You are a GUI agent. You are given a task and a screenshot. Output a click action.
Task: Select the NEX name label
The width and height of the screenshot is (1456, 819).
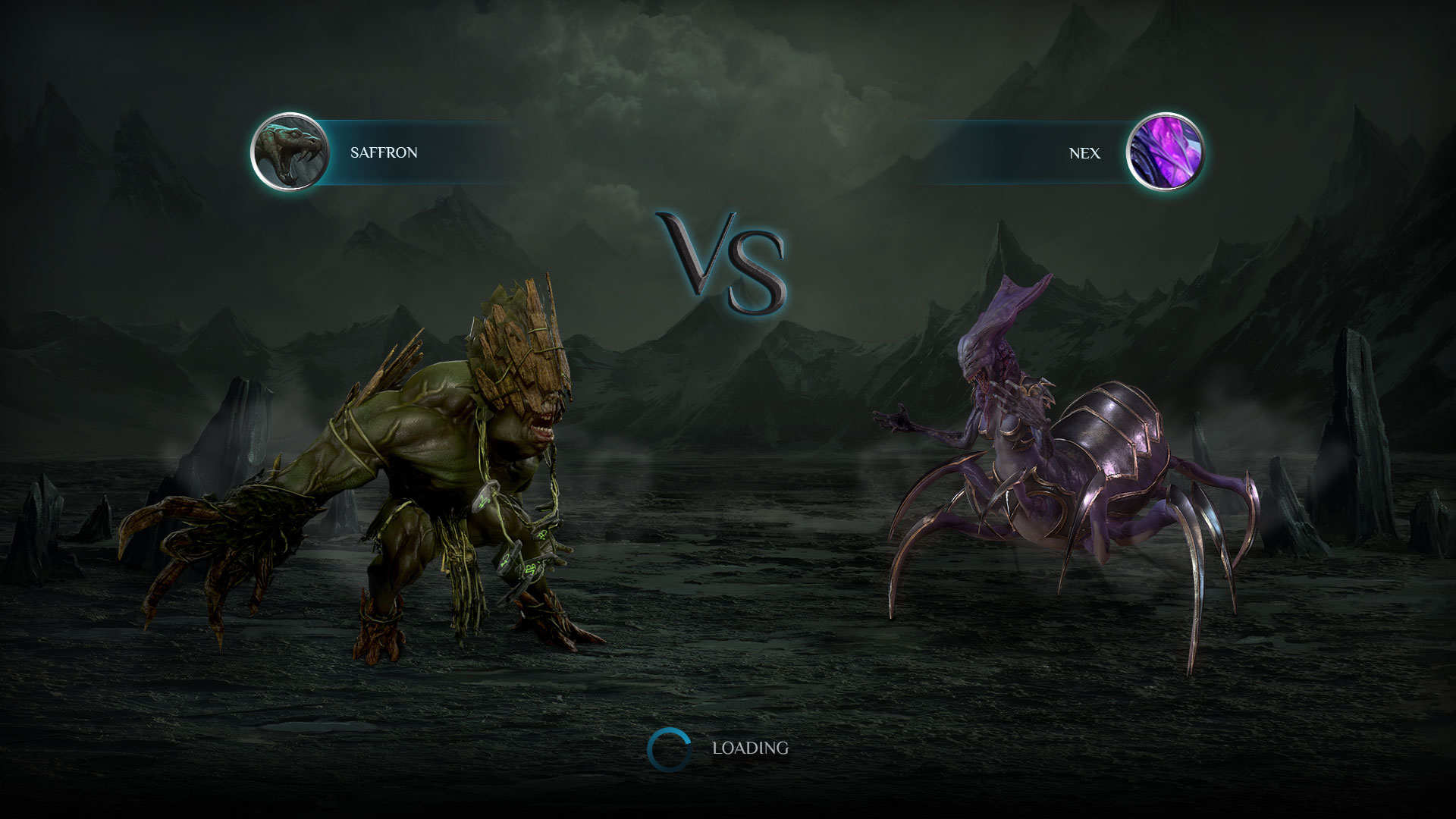click(x=1083, y=152)
